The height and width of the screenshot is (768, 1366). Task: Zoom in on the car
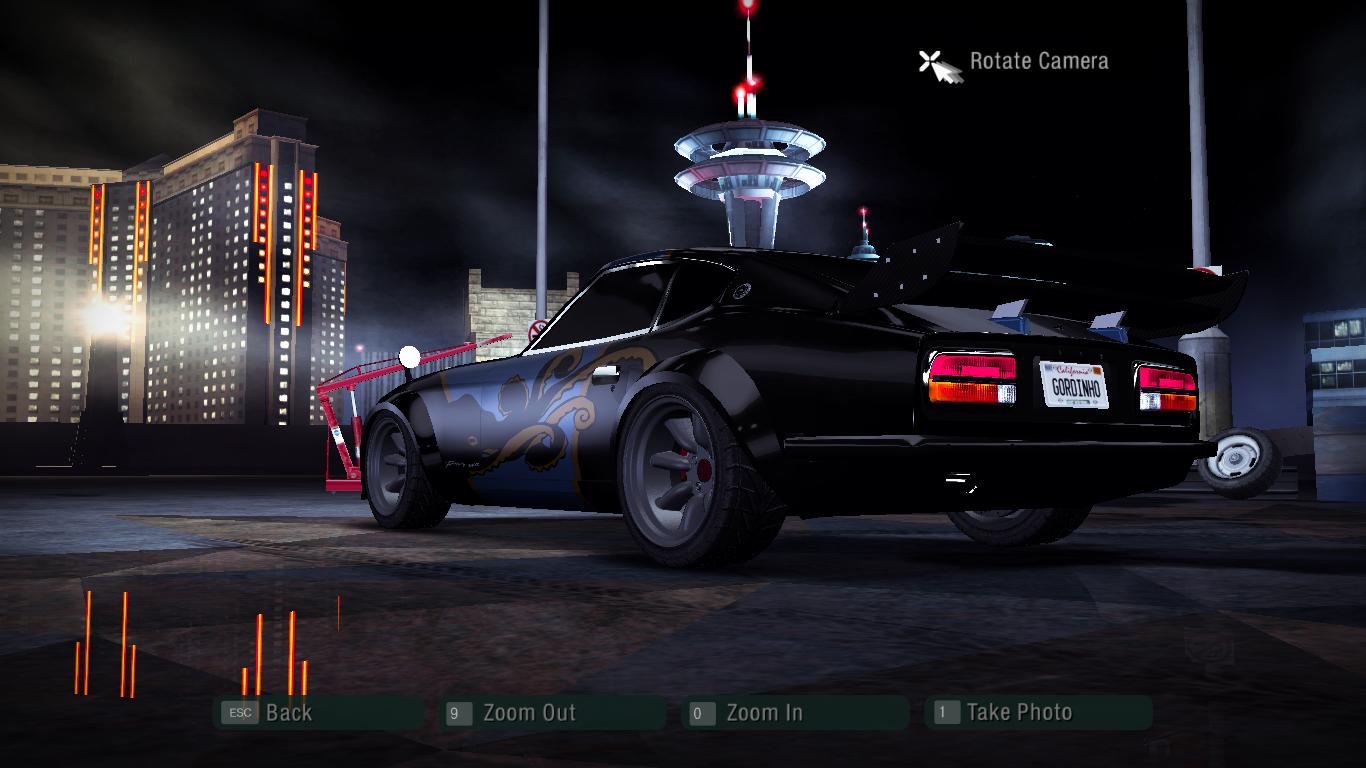(x=764, y=713)
